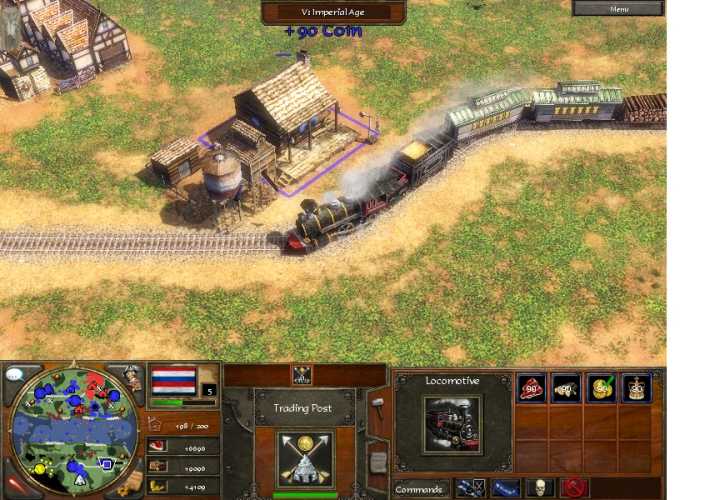Screen dimensions: 720x500
Task: Click the hammer icon on the side panel
Action: tap(378, 405)
